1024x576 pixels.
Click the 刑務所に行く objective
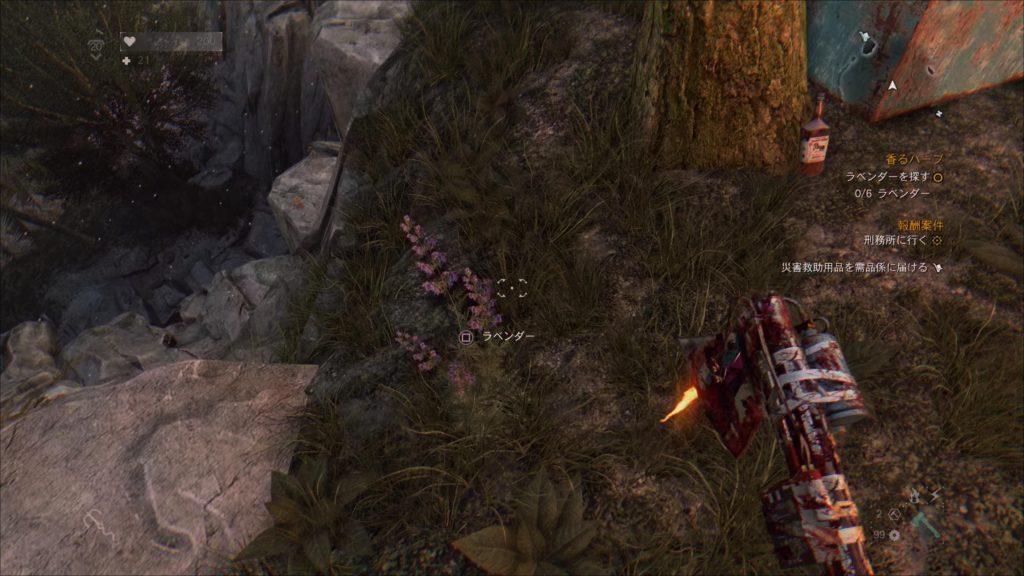(x=896, y=241)
